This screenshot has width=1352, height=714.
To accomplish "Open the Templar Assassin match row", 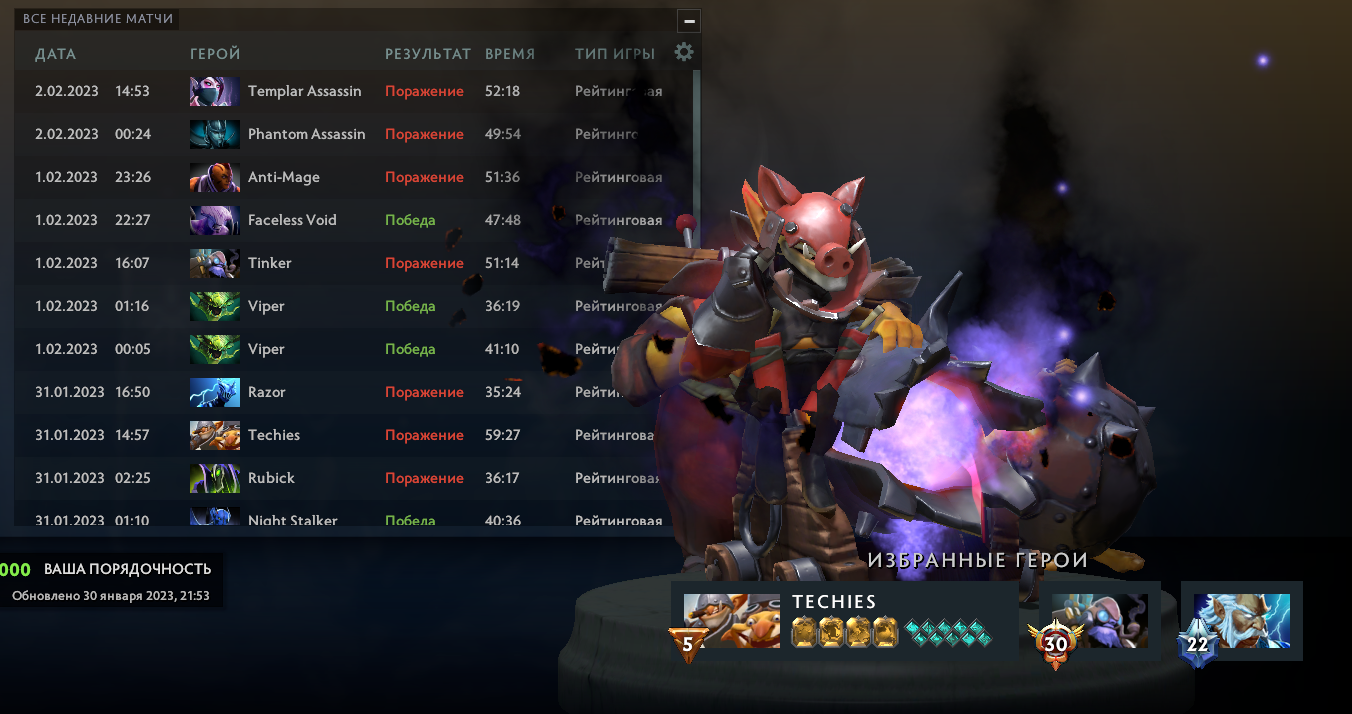I will [304, 92].
